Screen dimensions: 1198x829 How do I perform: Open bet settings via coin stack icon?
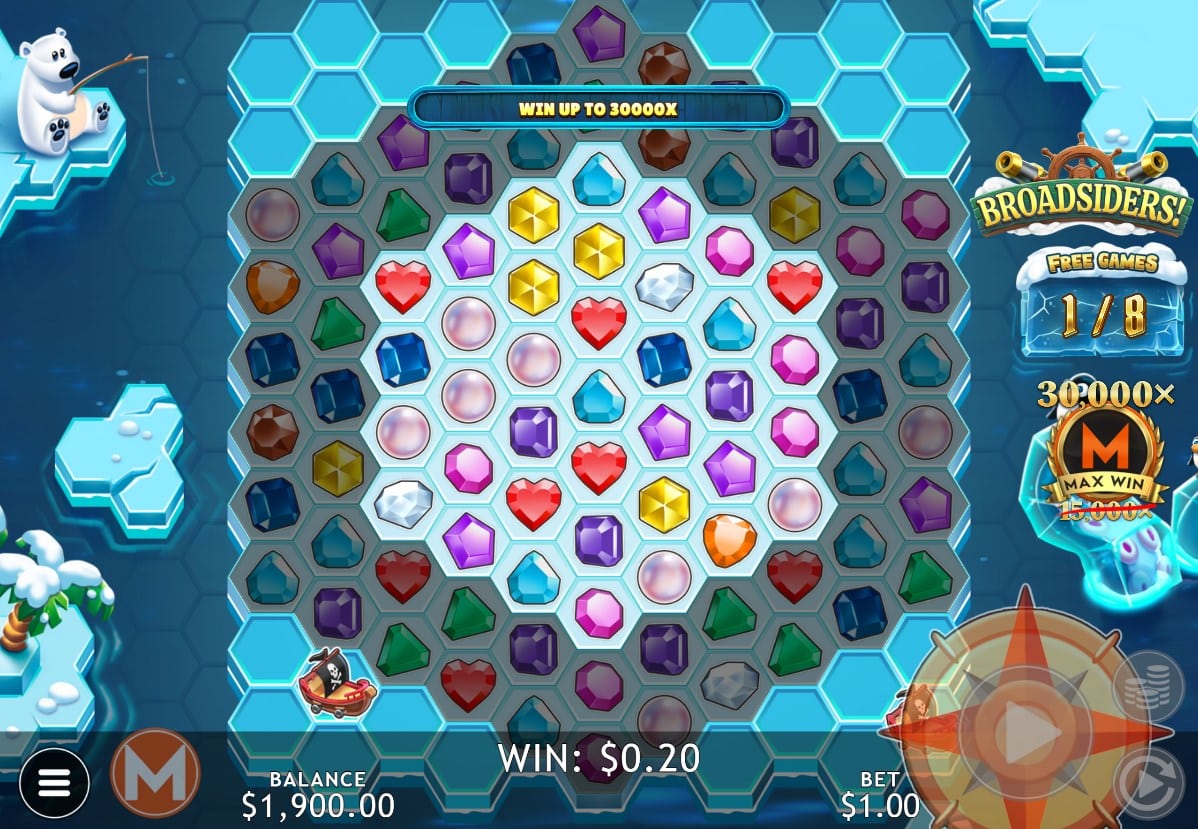pyautogui.click(x=1148, y=685)
